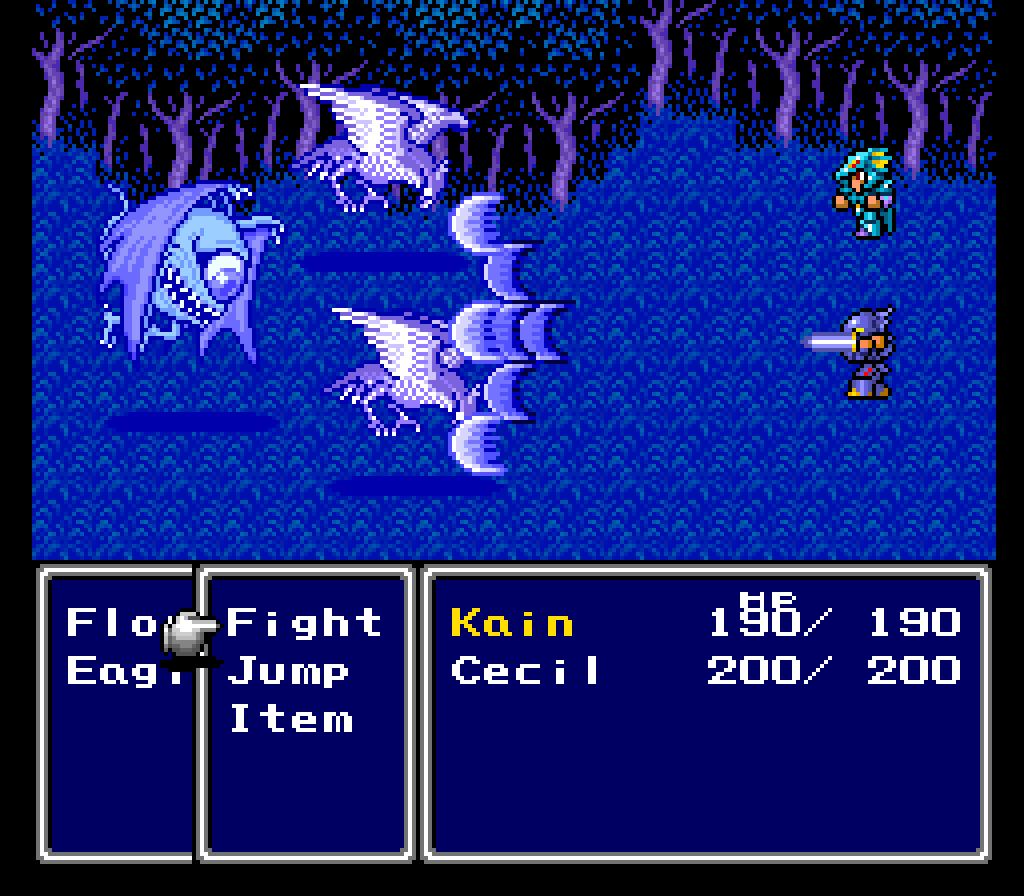
Task: Select Cecil in the party list
Action: click(x=526, y=670)
